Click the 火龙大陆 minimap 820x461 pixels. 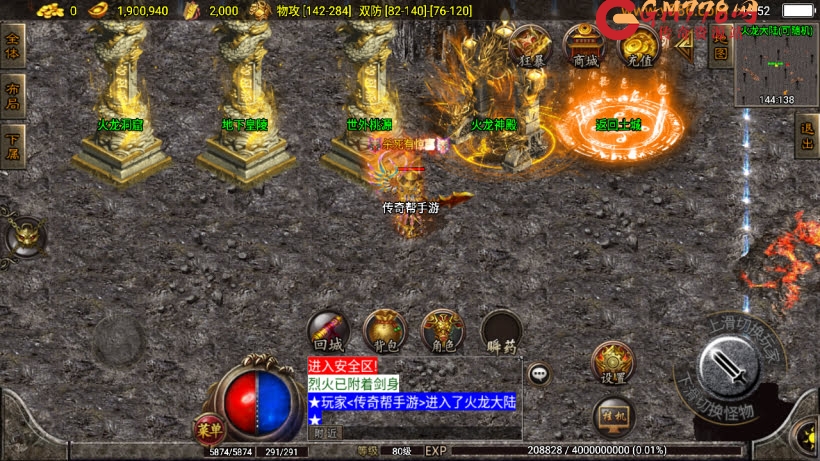(776, 65)
